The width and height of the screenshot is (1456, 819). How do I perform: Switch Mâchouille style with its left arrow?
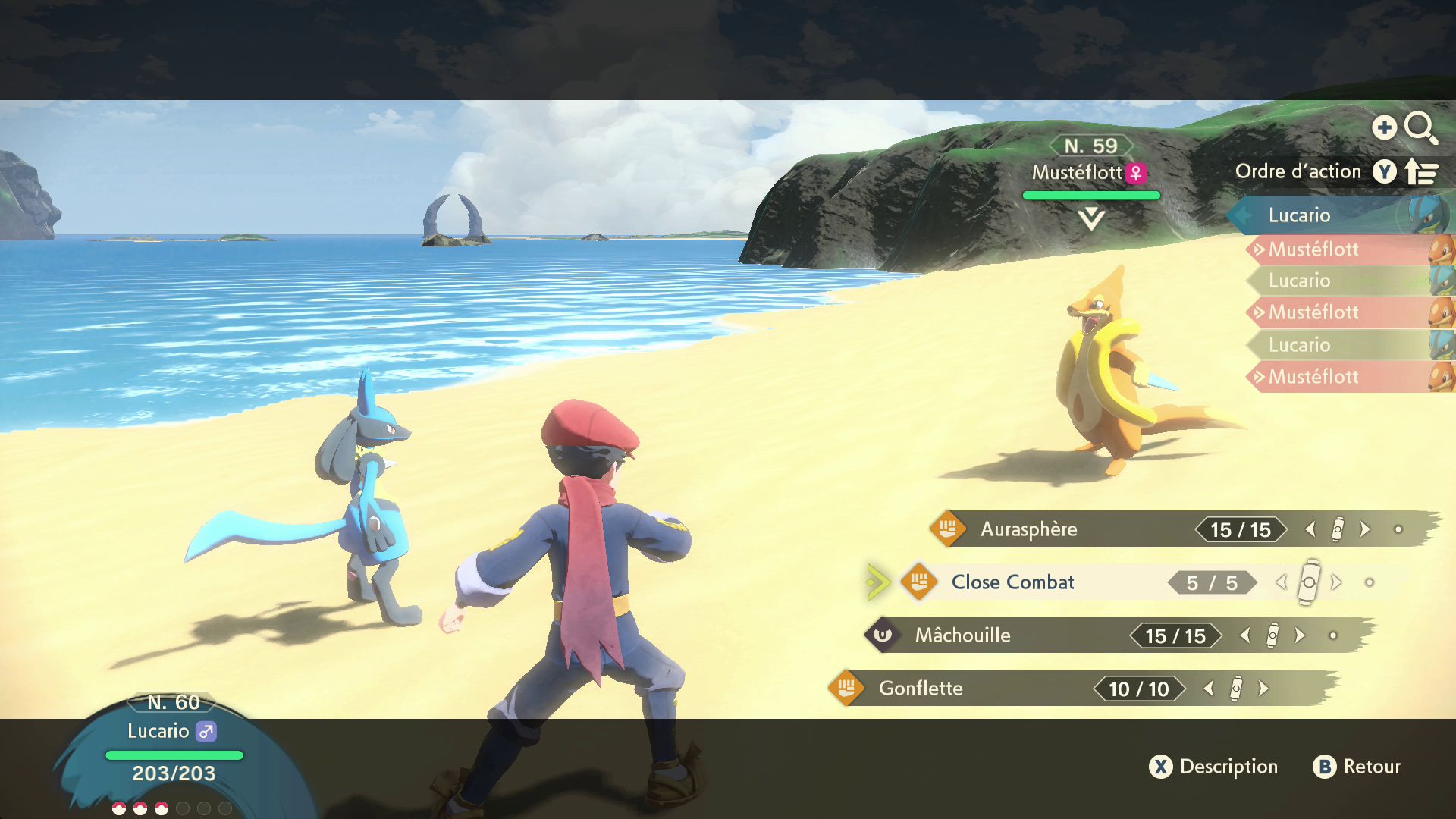1245,635
